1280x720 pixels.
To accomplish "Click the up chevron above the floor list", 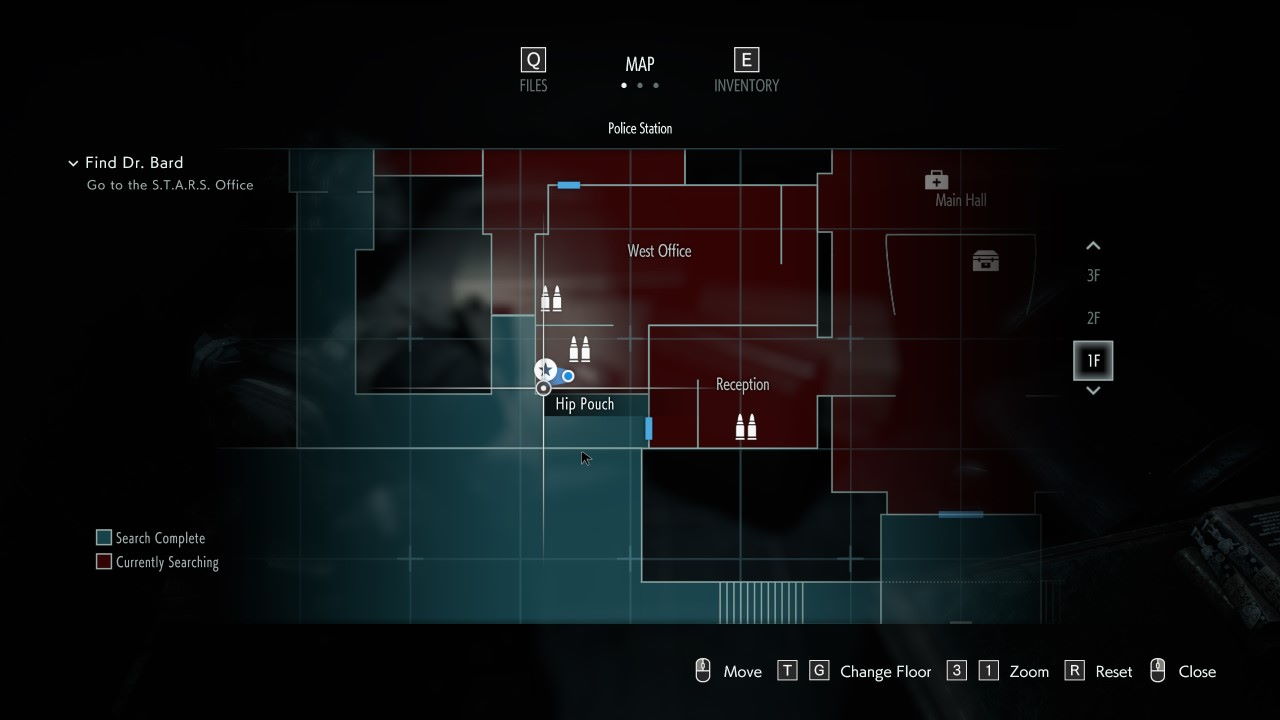I will pyautogui.click(x=1092, y=245).
